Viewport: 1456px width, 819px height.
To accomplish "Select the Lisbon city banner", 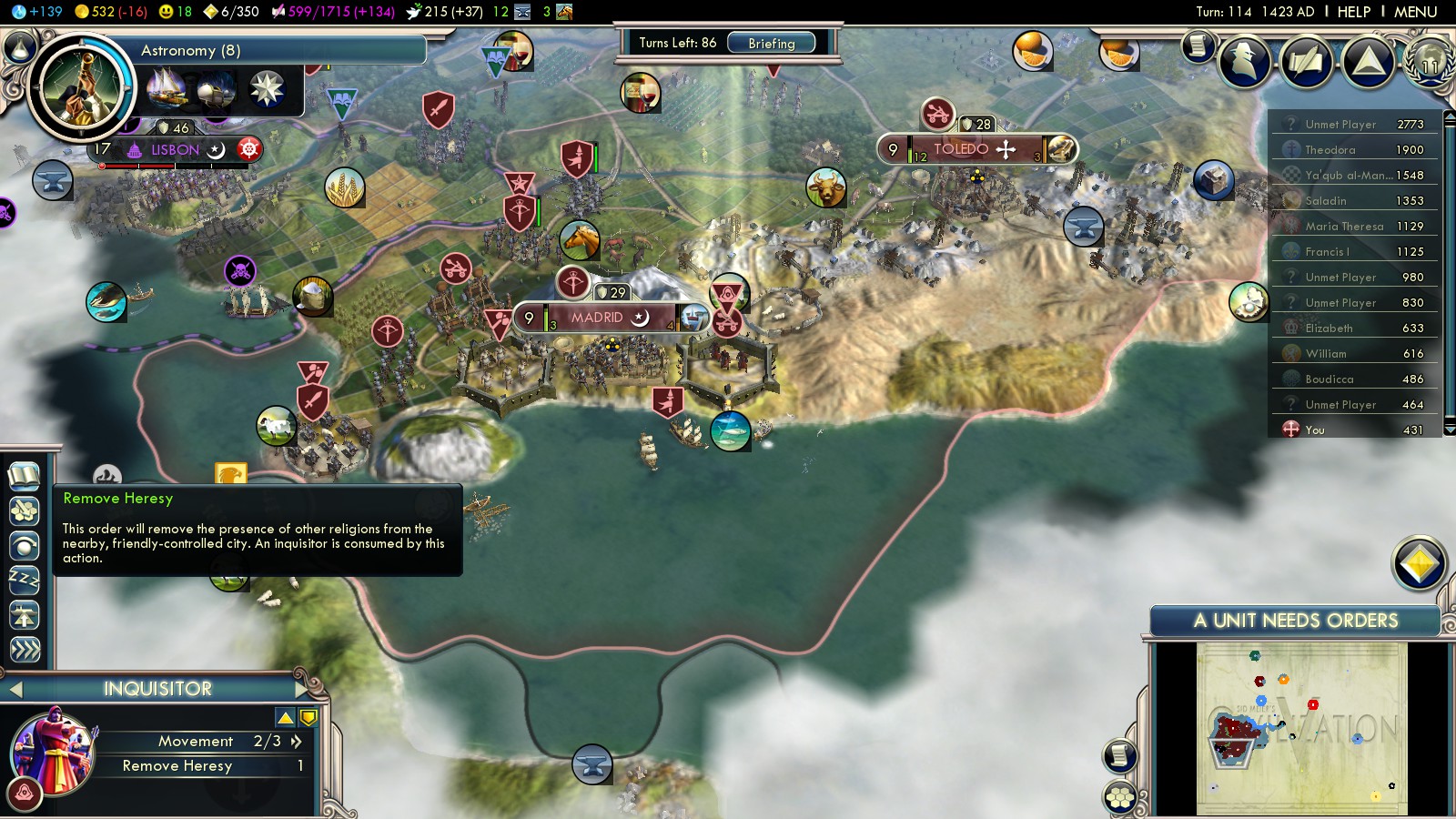I will 175,150.
